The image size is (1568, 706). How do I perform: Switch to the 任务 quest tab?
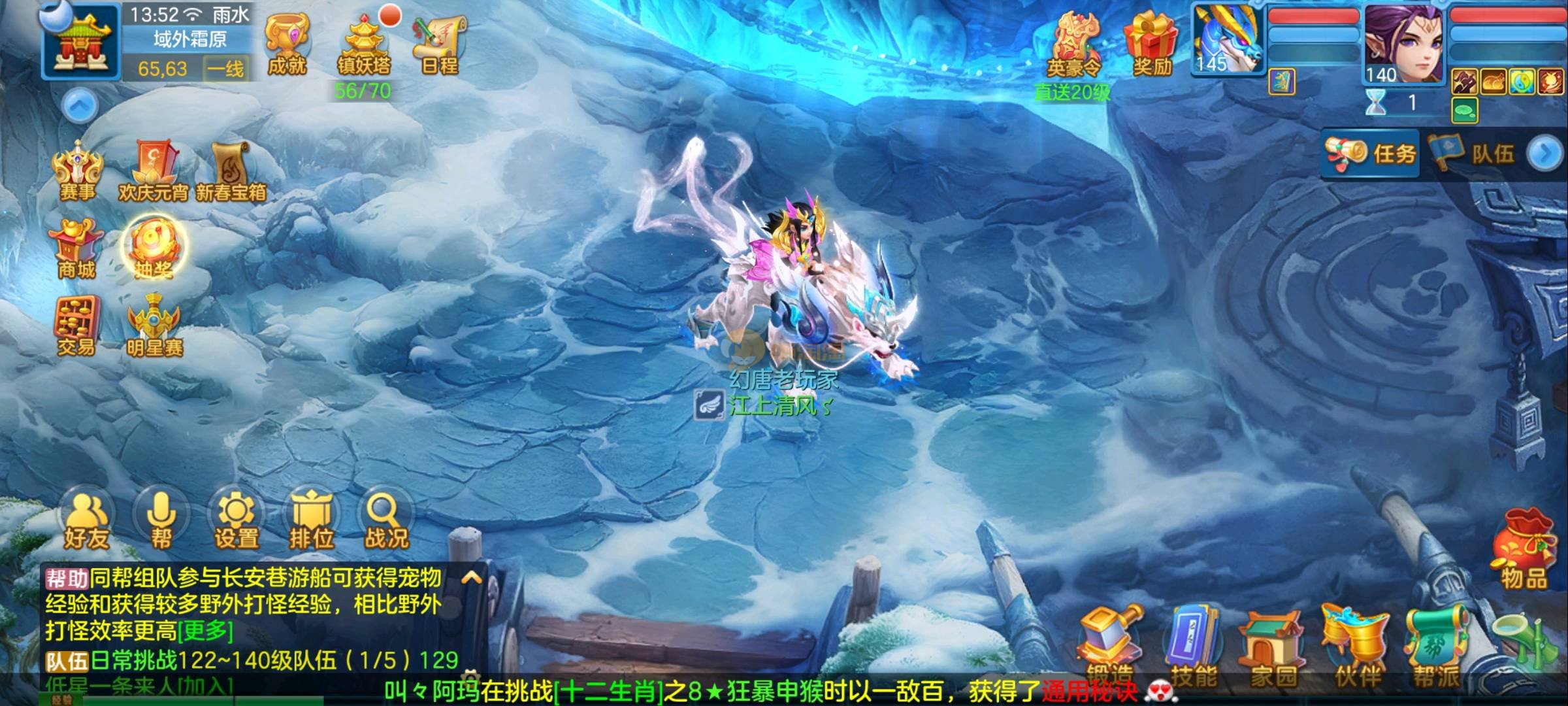coord(1371,154)
